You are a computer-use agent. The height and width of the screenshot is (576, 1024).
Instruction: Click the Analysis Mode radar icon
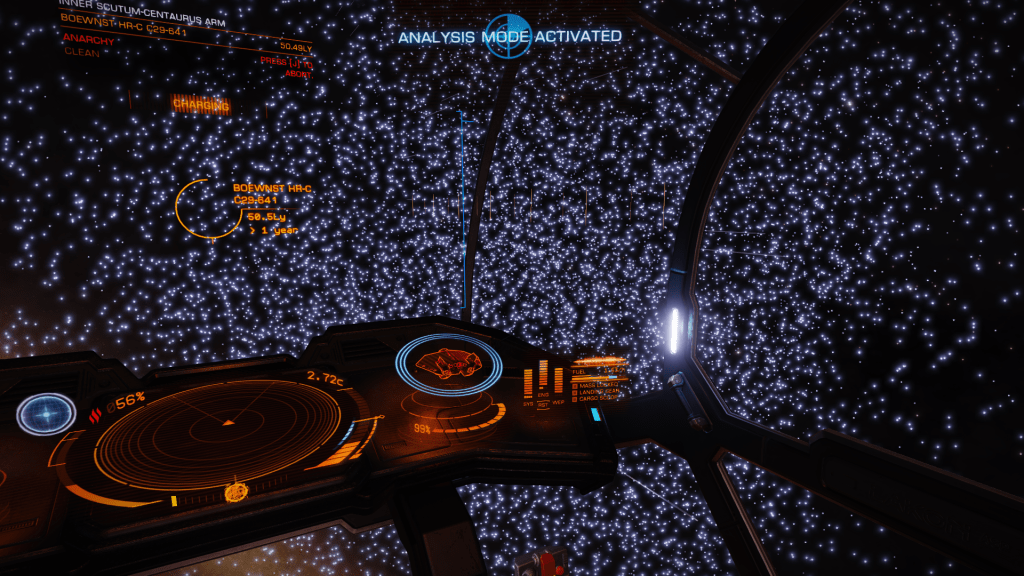click(x=508, y=36)
